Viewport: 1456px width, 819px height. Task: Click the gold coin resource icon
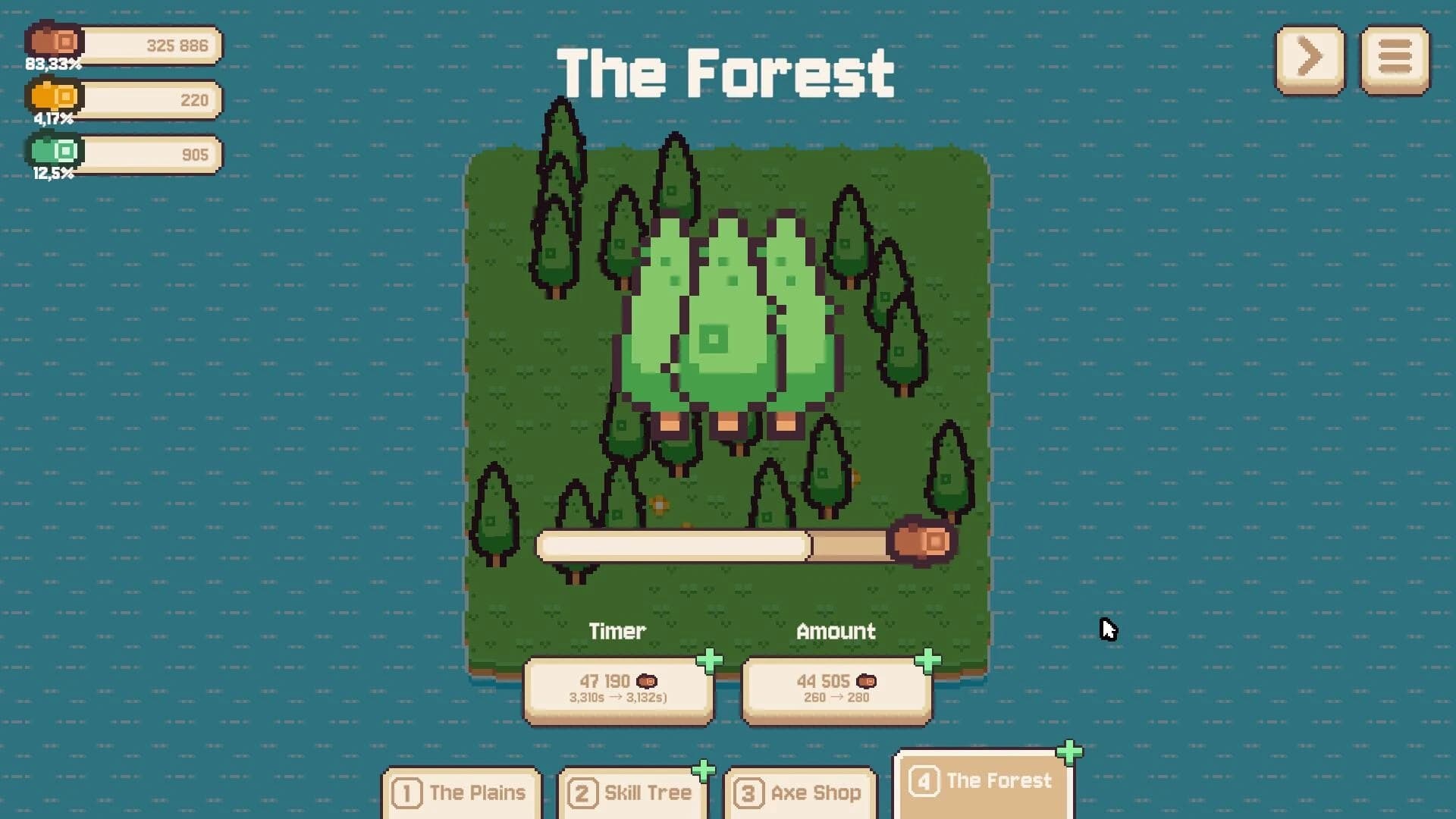pos(53,98)
